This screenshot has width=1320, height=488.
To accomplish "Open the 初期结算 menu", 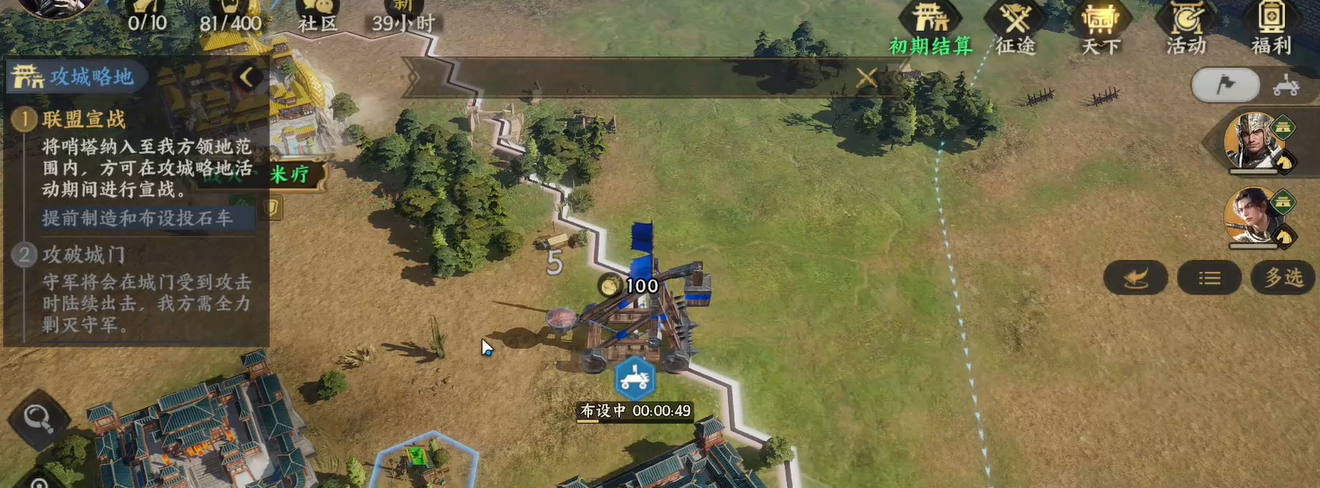I will coord(931,26).
